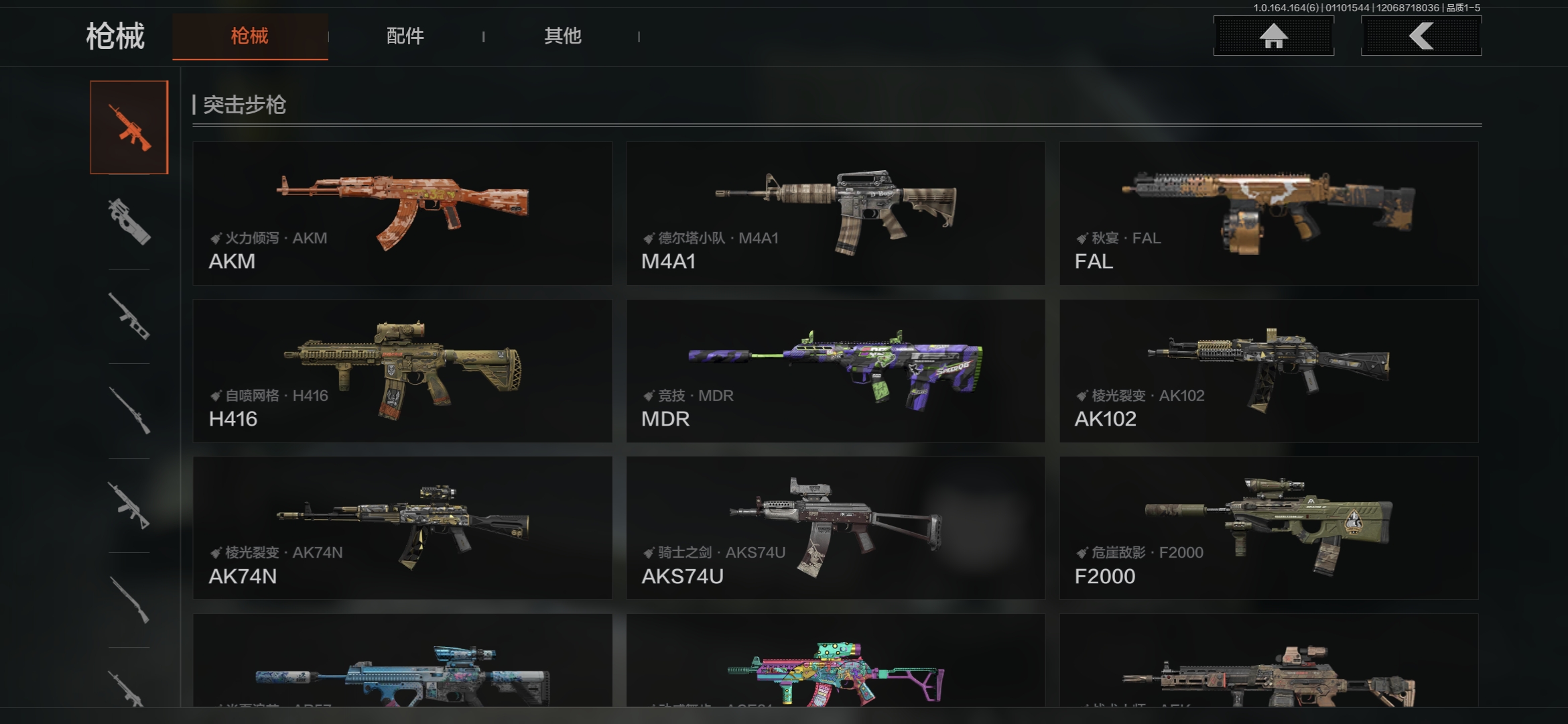Open the 配件 tab
Image resolution: width=1568 pixels, height=724 pixels.
pos(405,36)
